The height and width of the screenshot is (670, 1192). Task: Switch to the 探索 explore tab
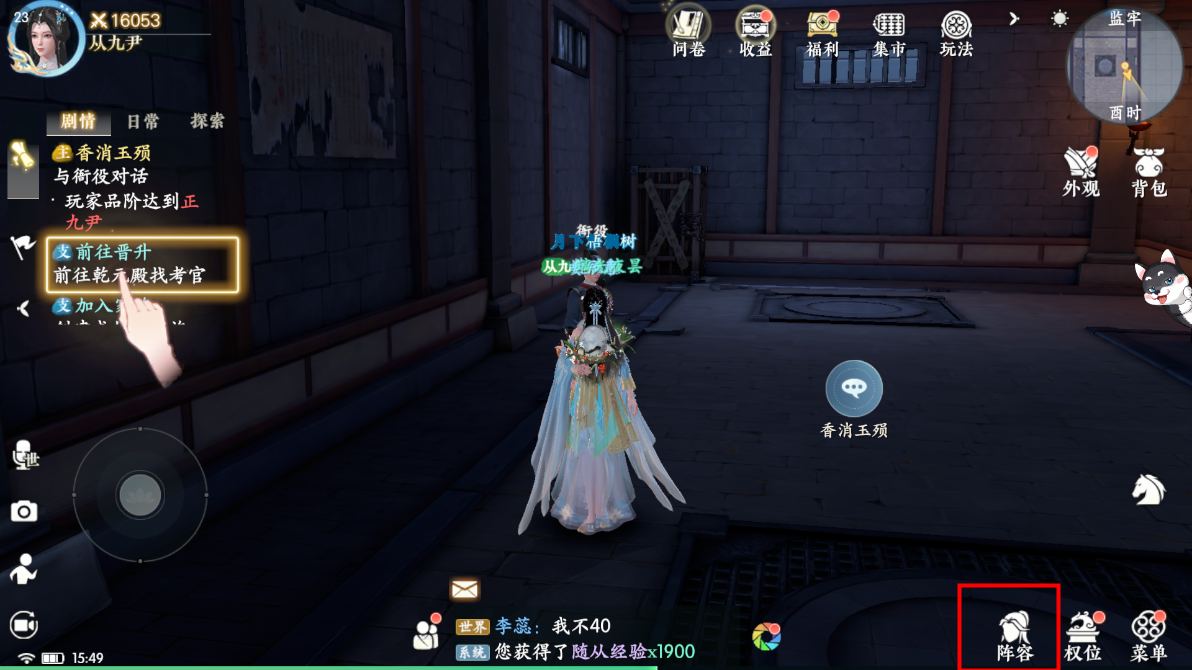[208, 121]
